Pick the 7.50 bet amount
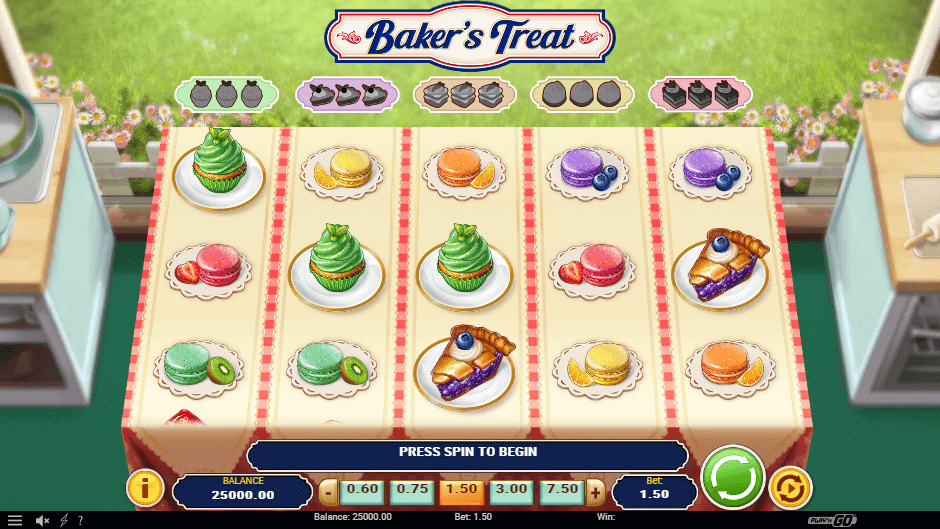 (561, 491)
